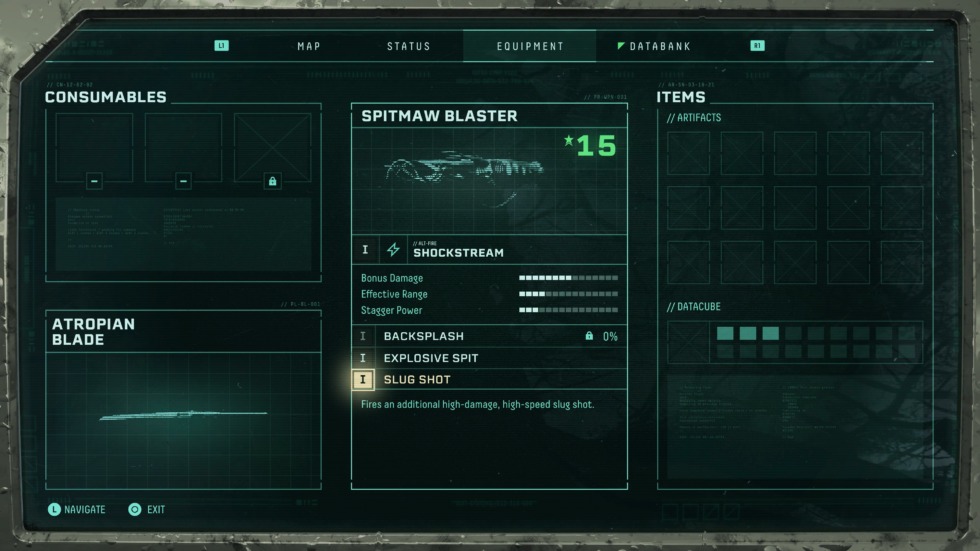Open the Status tab
The image size is (980, 551).
[x=408, y=46]
